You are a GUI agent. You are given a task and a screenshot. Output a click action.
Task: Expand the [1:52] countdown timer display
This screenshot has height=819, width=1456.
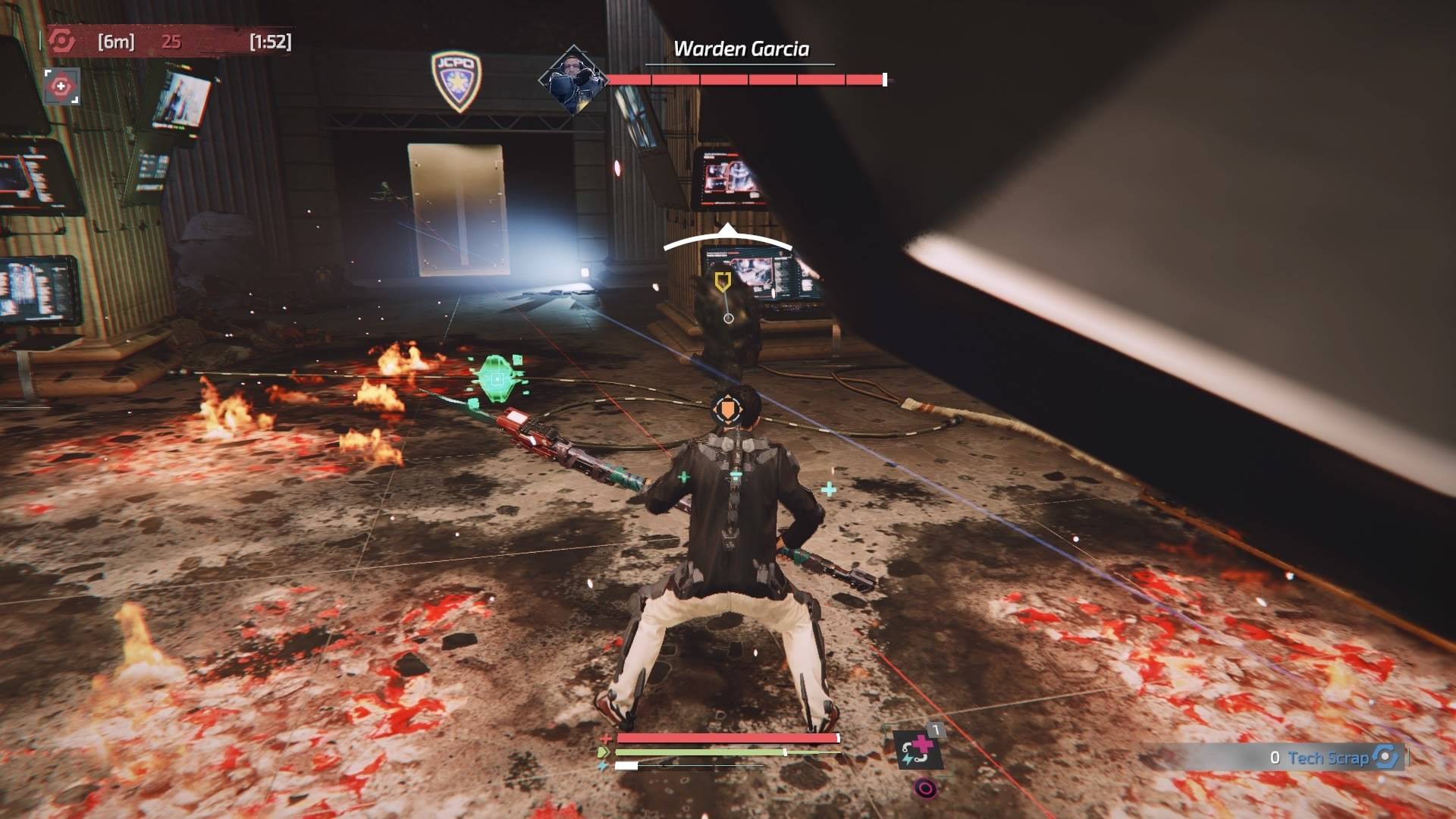pyautogui.click(x=269, y=43)
